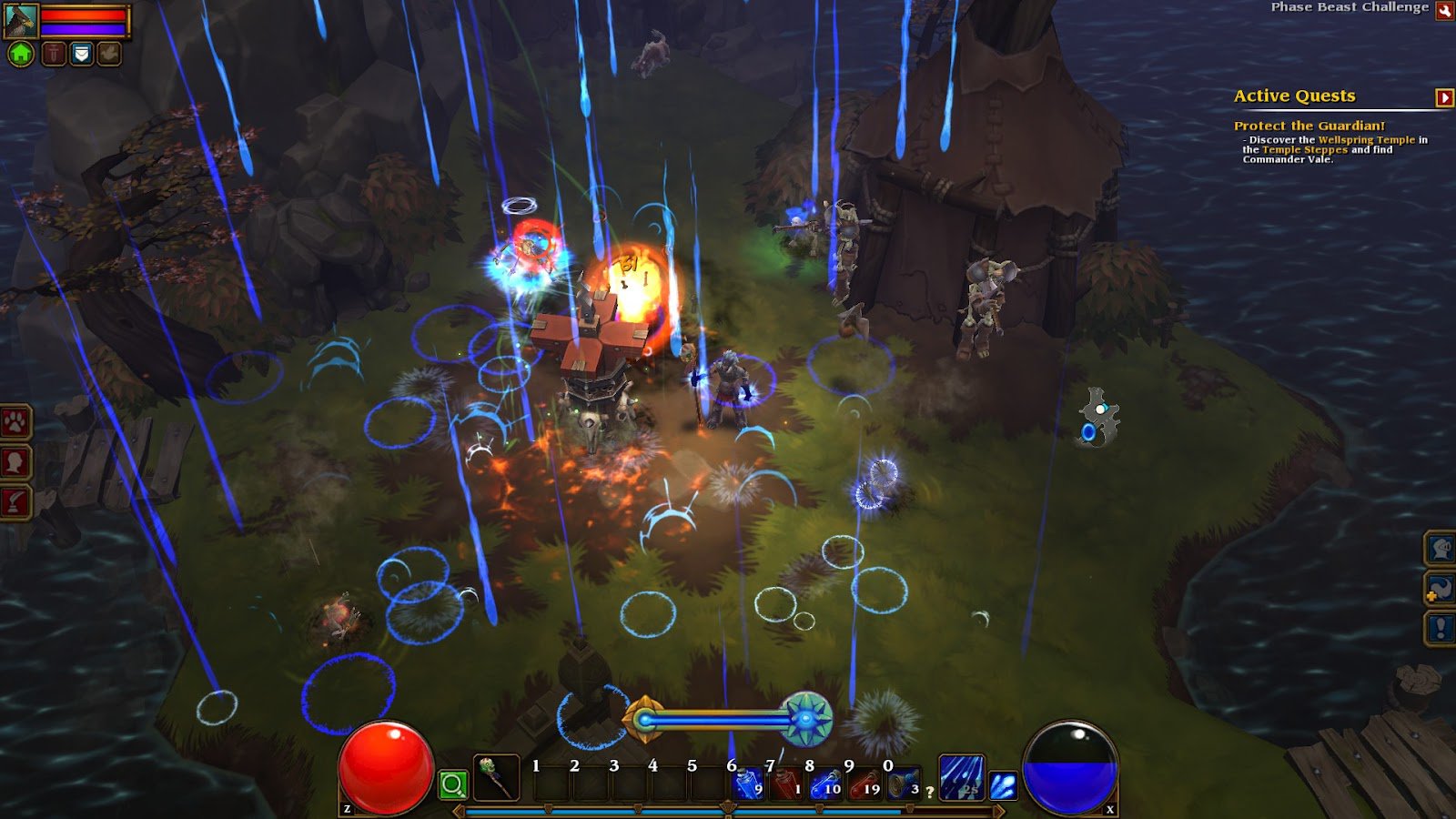This screenshot has height=819, width=1456.
Task: Collapse the Phase Beast Challenge notification arrow
Action: (1444, 11)
